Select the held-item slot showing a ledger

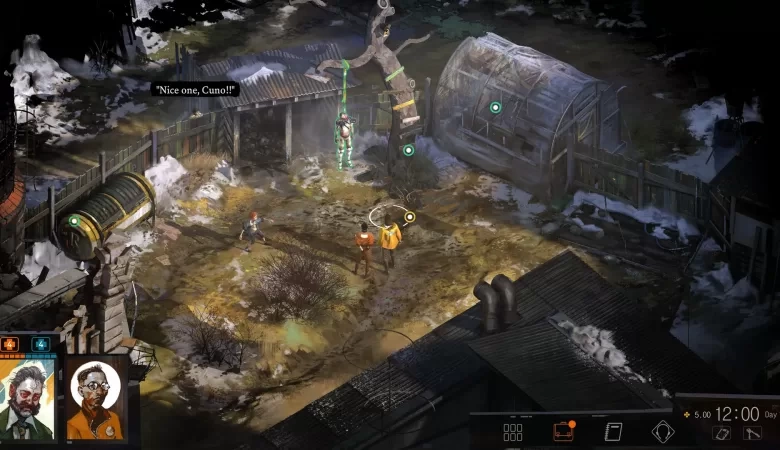721,433
